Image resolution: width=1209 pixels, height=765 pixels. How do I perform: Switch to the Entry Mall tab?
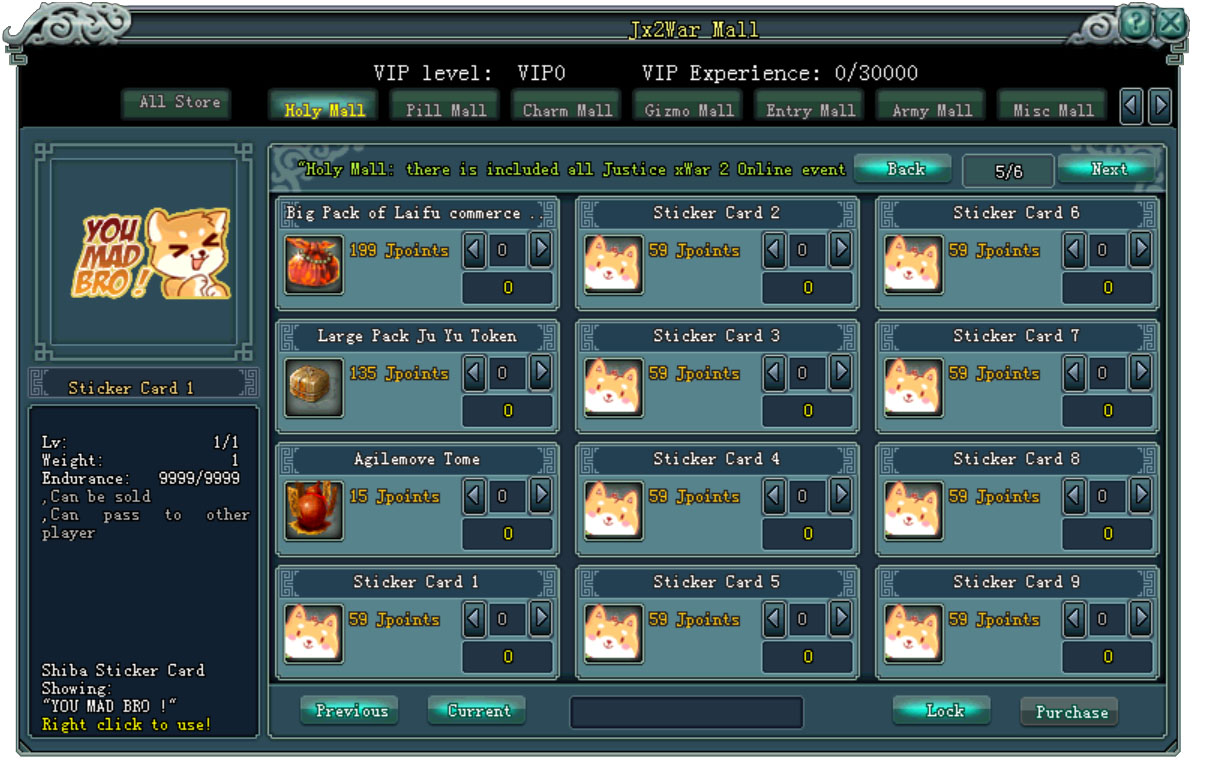(x=810, y=110)
